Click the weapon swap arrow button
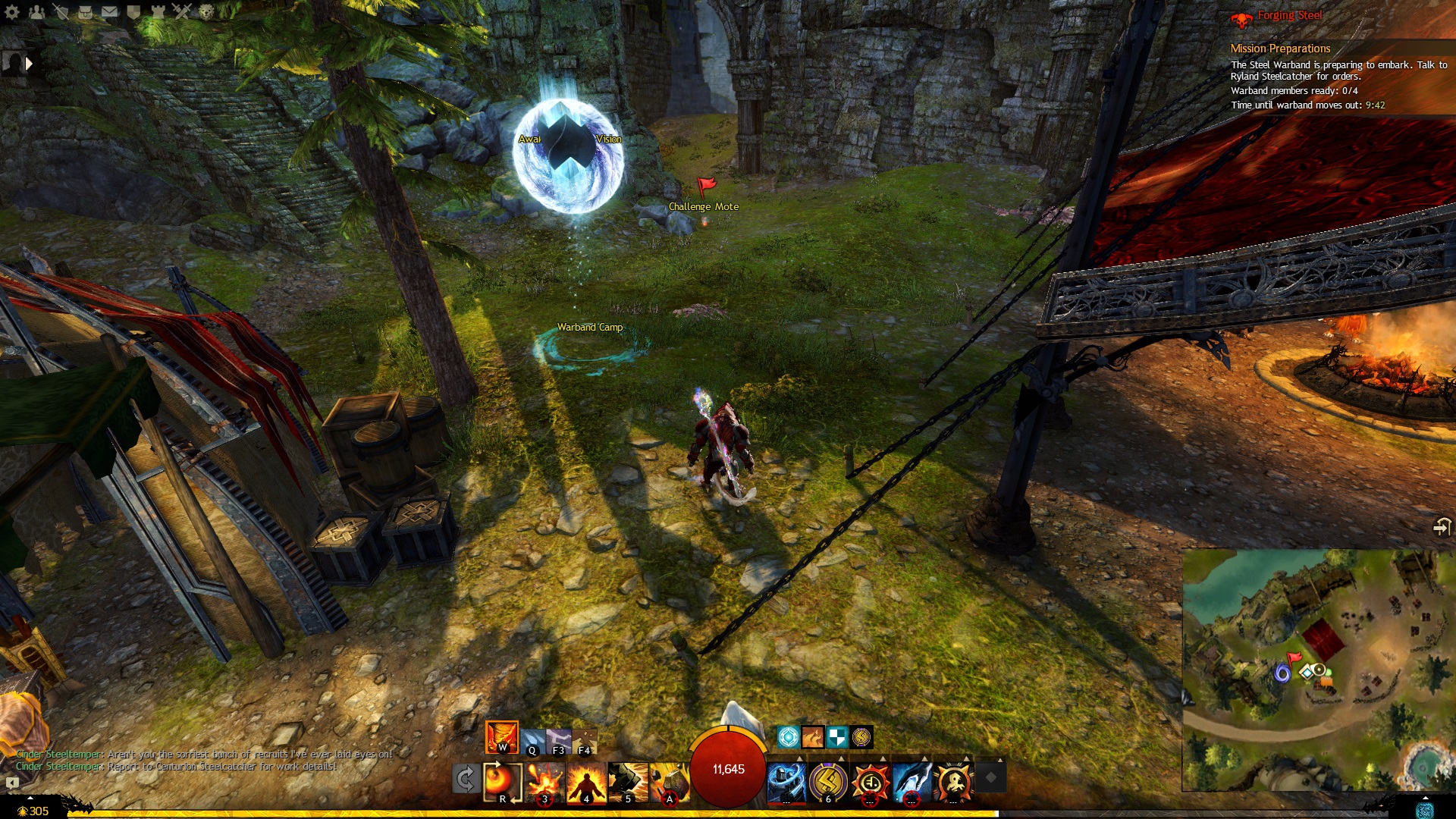 tap(465, 779)
